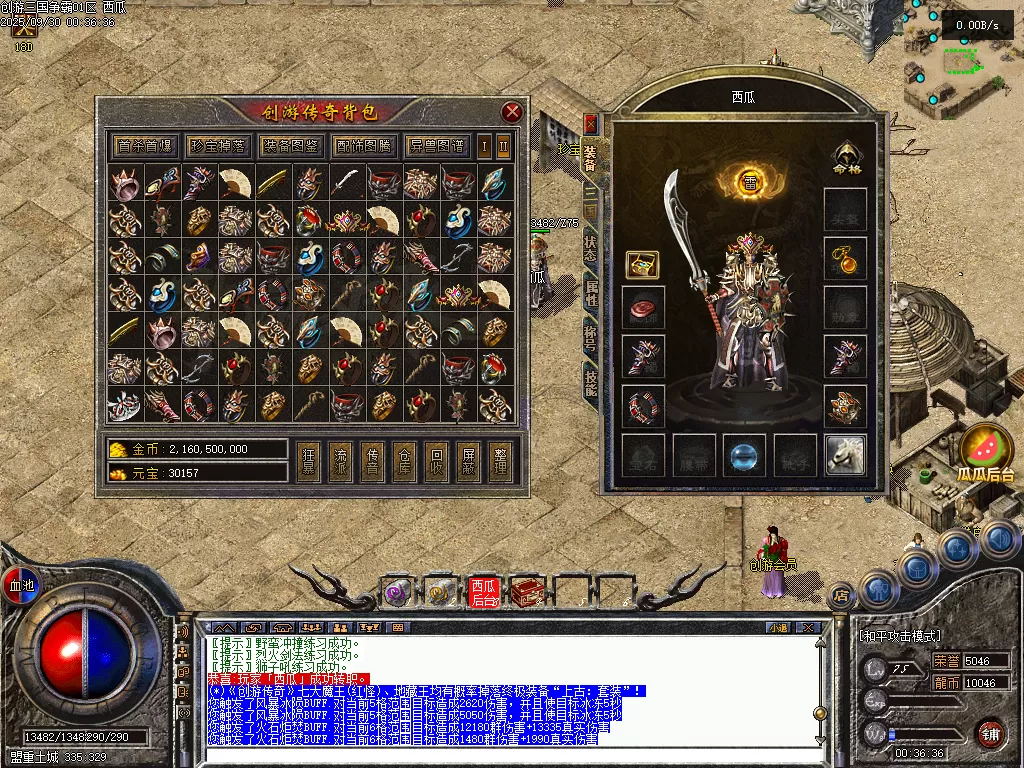The width and height of the screenshot is (1024, 768).
Task: Select the 配饰图腾 button
Action: [364, 146]
